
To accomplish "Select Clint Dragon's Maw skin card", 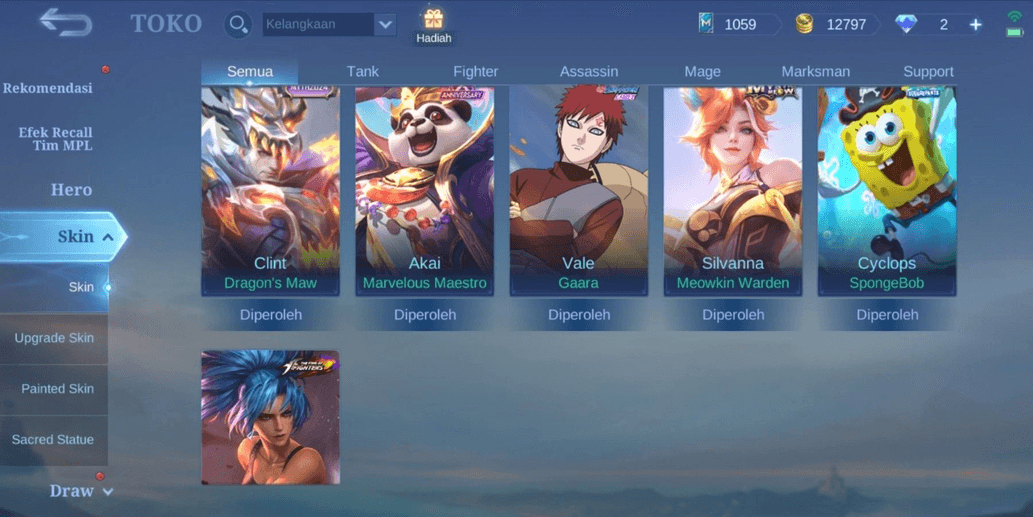I will pyautogui.click(x=270, y=190).
